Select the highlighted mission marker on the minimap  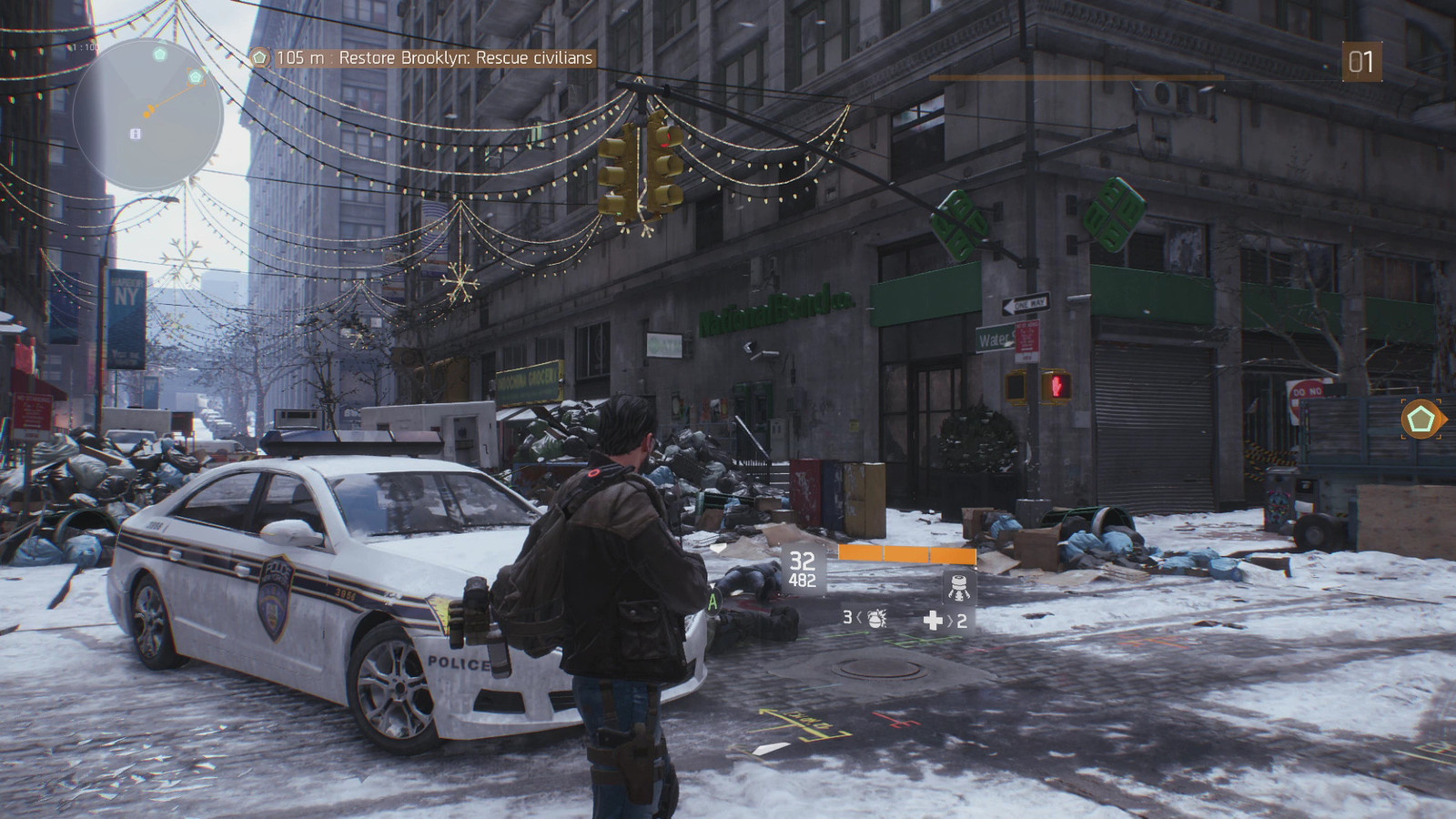(196, 77)
